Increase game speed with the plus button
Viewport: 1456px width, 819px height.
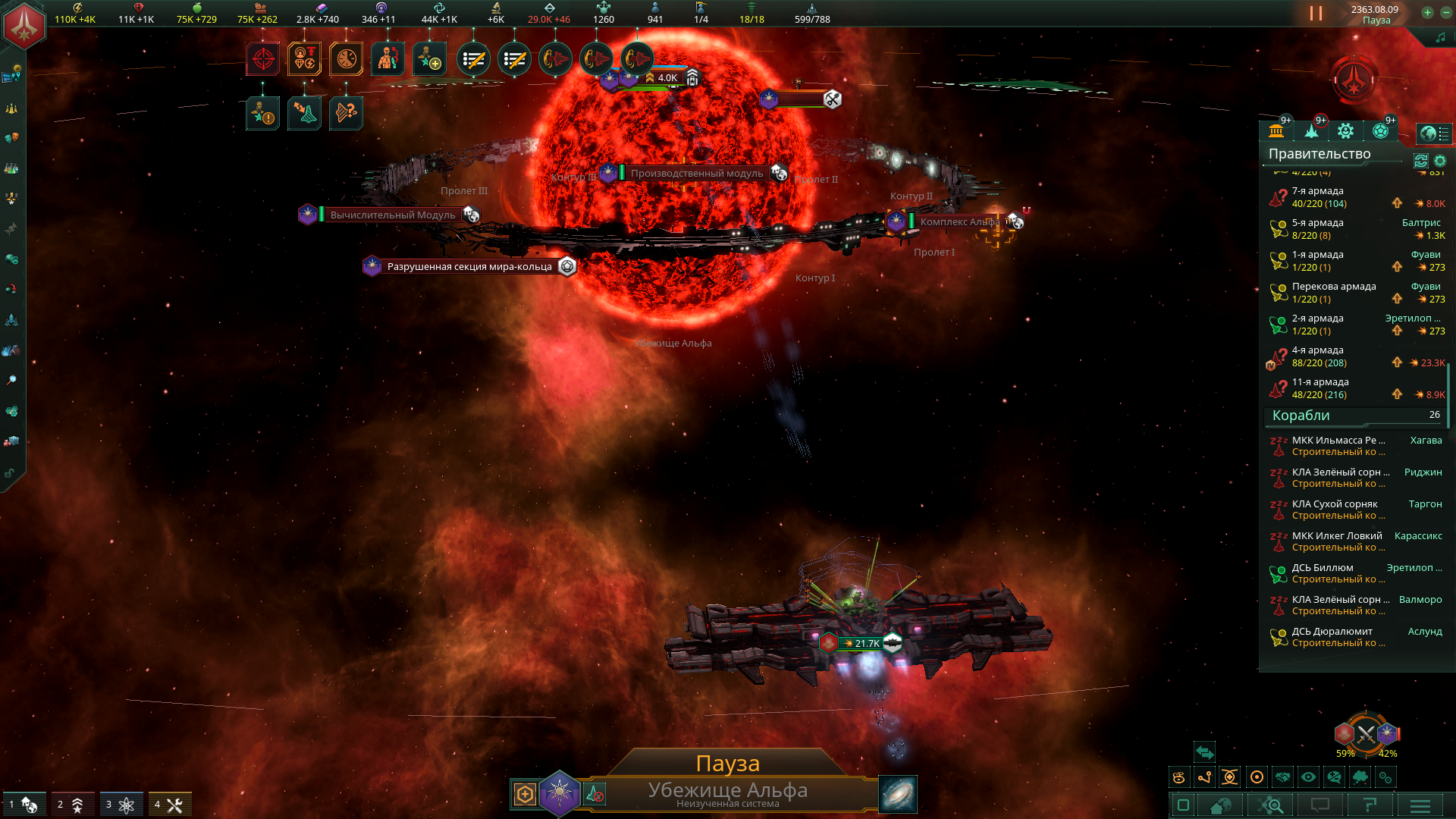1427,12
